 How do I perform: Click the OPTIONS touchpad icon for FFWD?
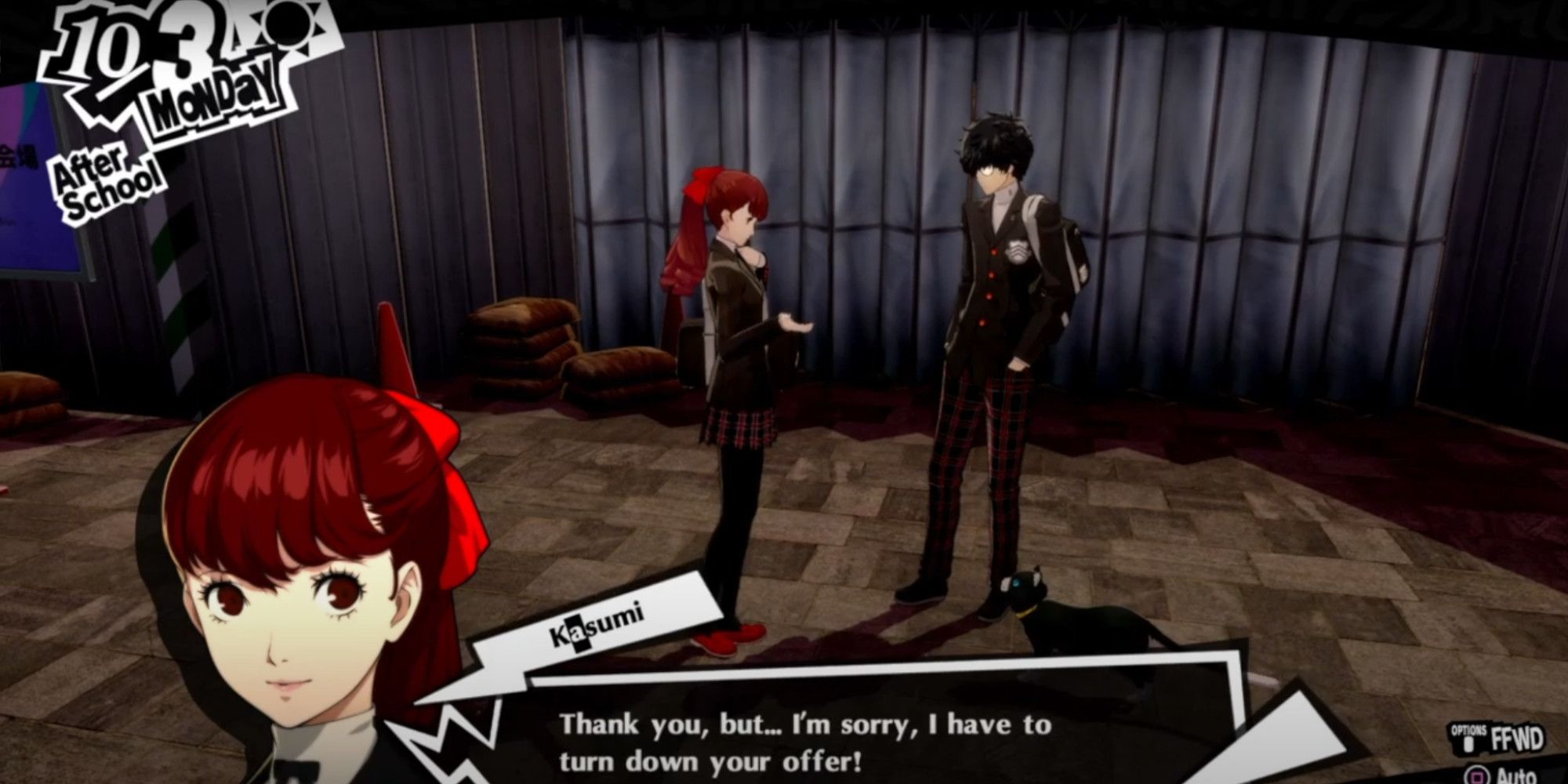[x=1468, y=745]
